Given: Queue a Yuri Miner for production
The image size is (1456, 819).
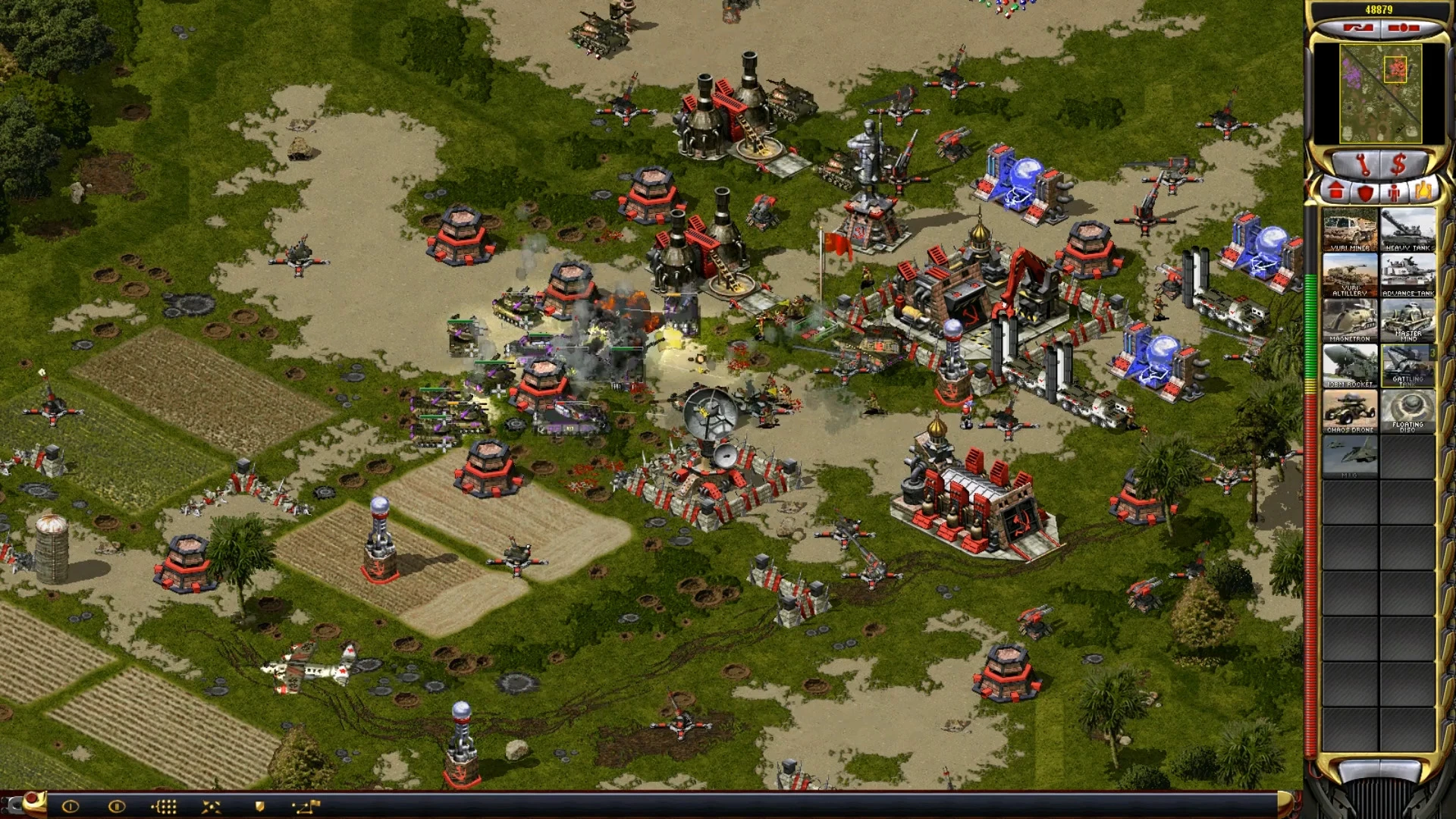Looking at the screenshot, I should tap(1350, 229).
